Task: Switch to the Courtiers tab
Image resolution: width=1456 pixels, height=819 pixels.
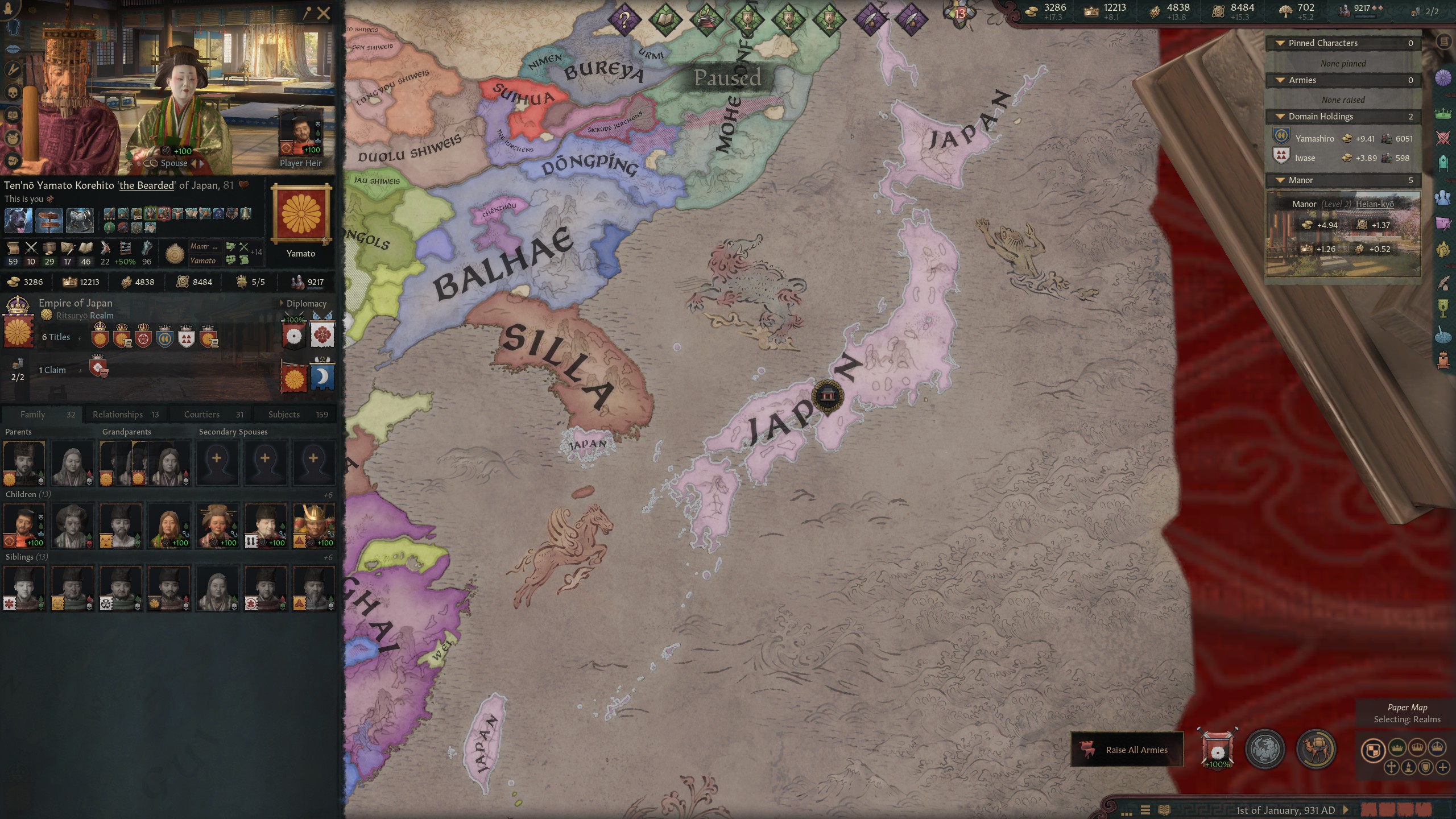Action: 201,414
